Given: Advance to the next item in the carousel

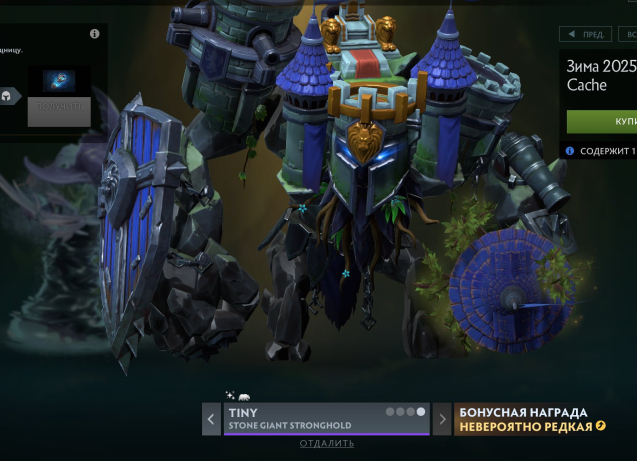Looking at the screenshot, I should pyautogui.click(x=442, y=419).
